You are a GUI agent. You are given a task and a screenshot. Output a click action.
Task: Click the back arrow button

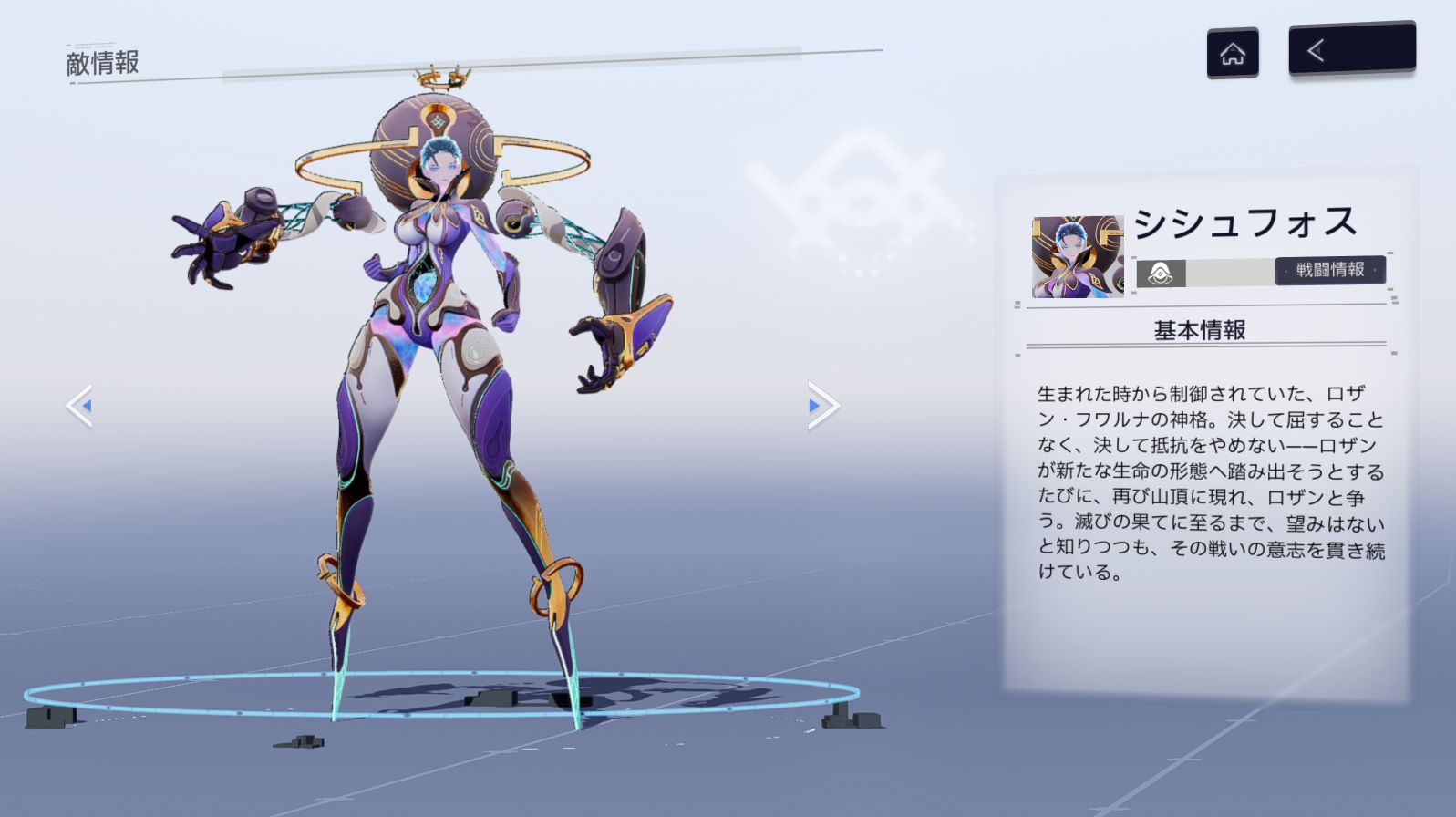coord(1351,49)
